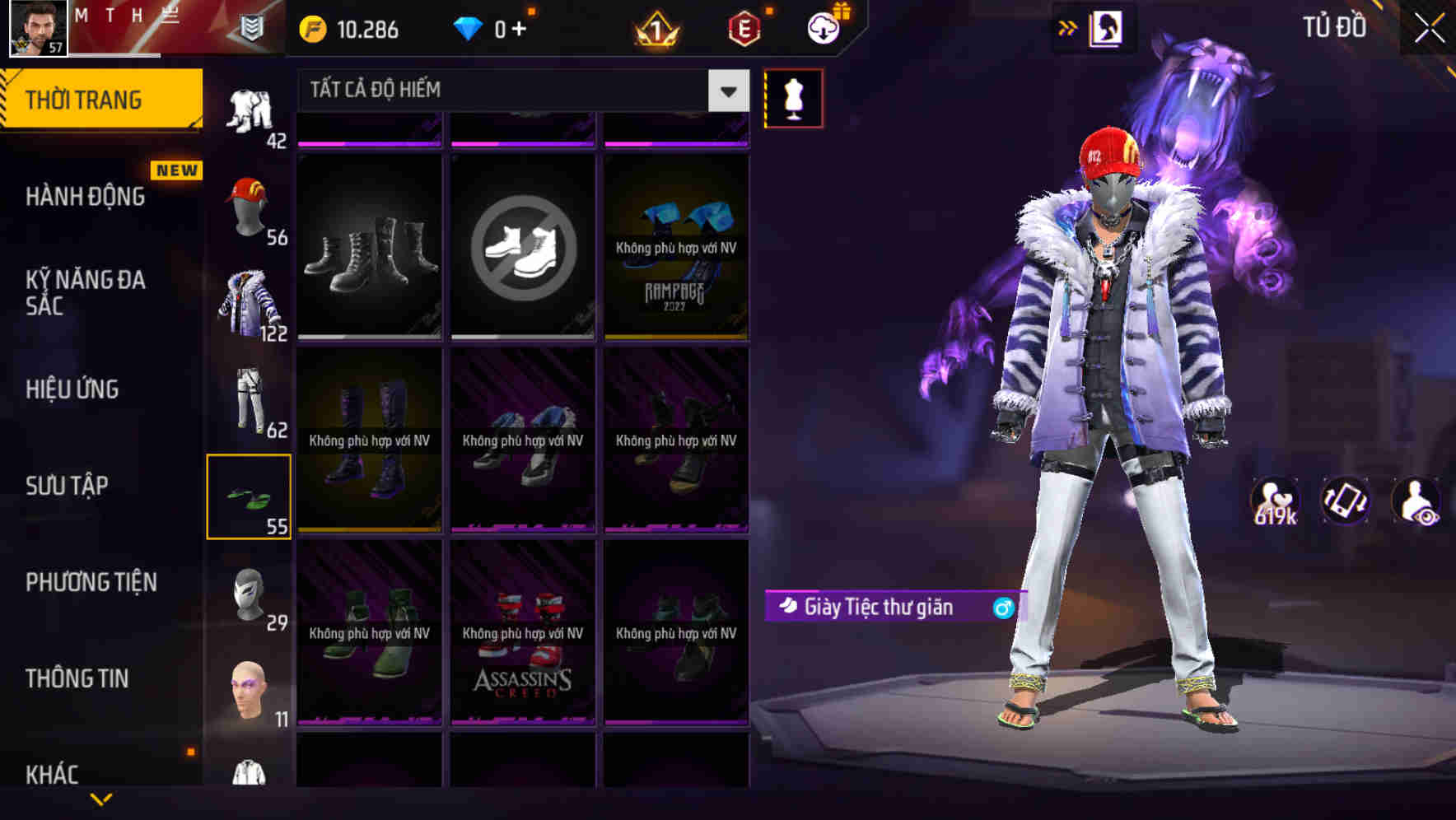1456x820 pixels.
Task: Click the male gender symbol on Giày Tiệc thư giãn
Action: 1004,608
